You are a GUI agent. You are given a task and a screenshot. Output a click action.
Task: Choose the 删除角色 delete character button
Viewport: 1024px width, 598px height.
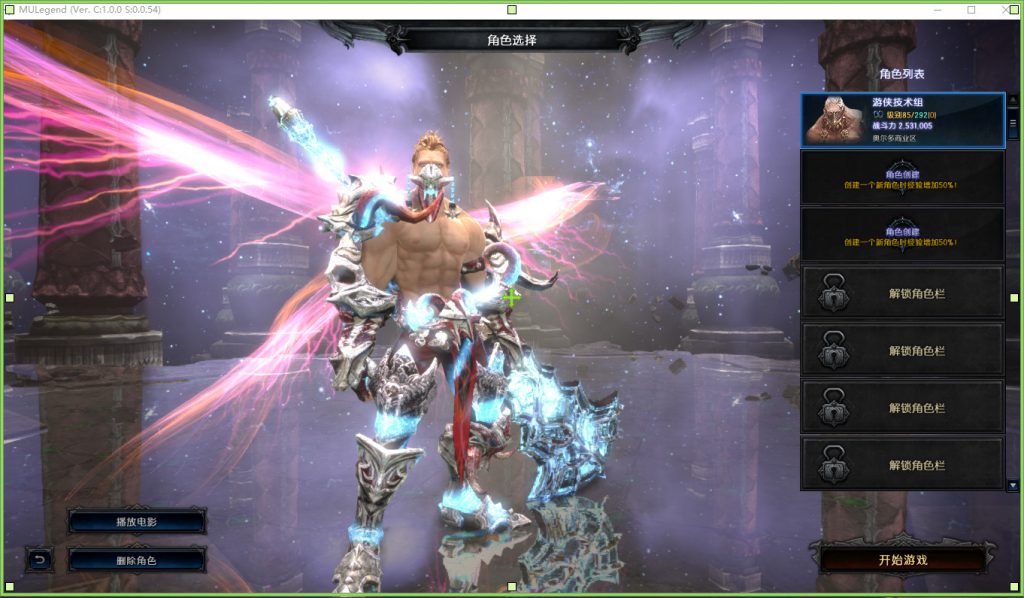[137, 560]
